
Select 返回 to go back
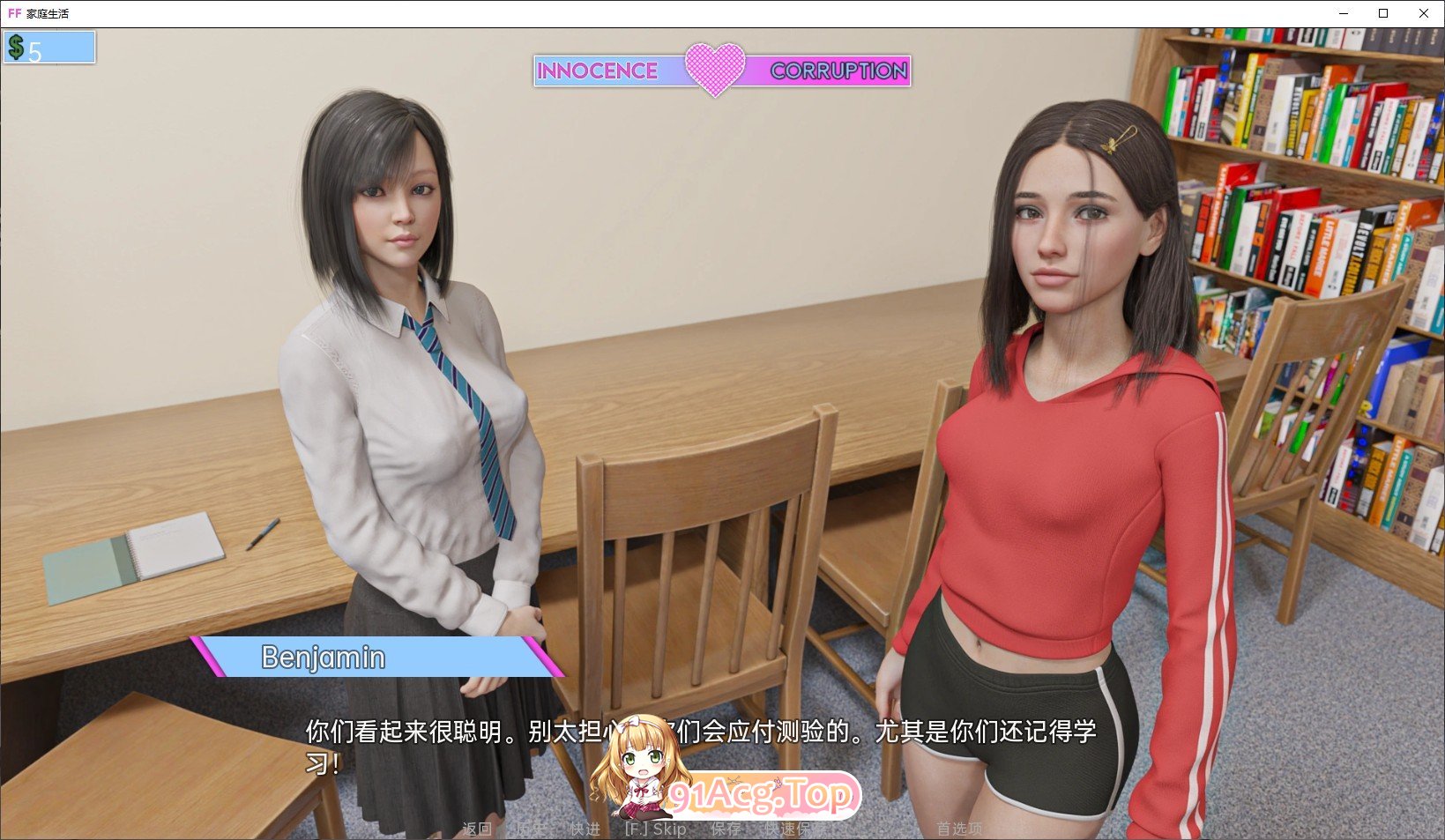(477, 829)
